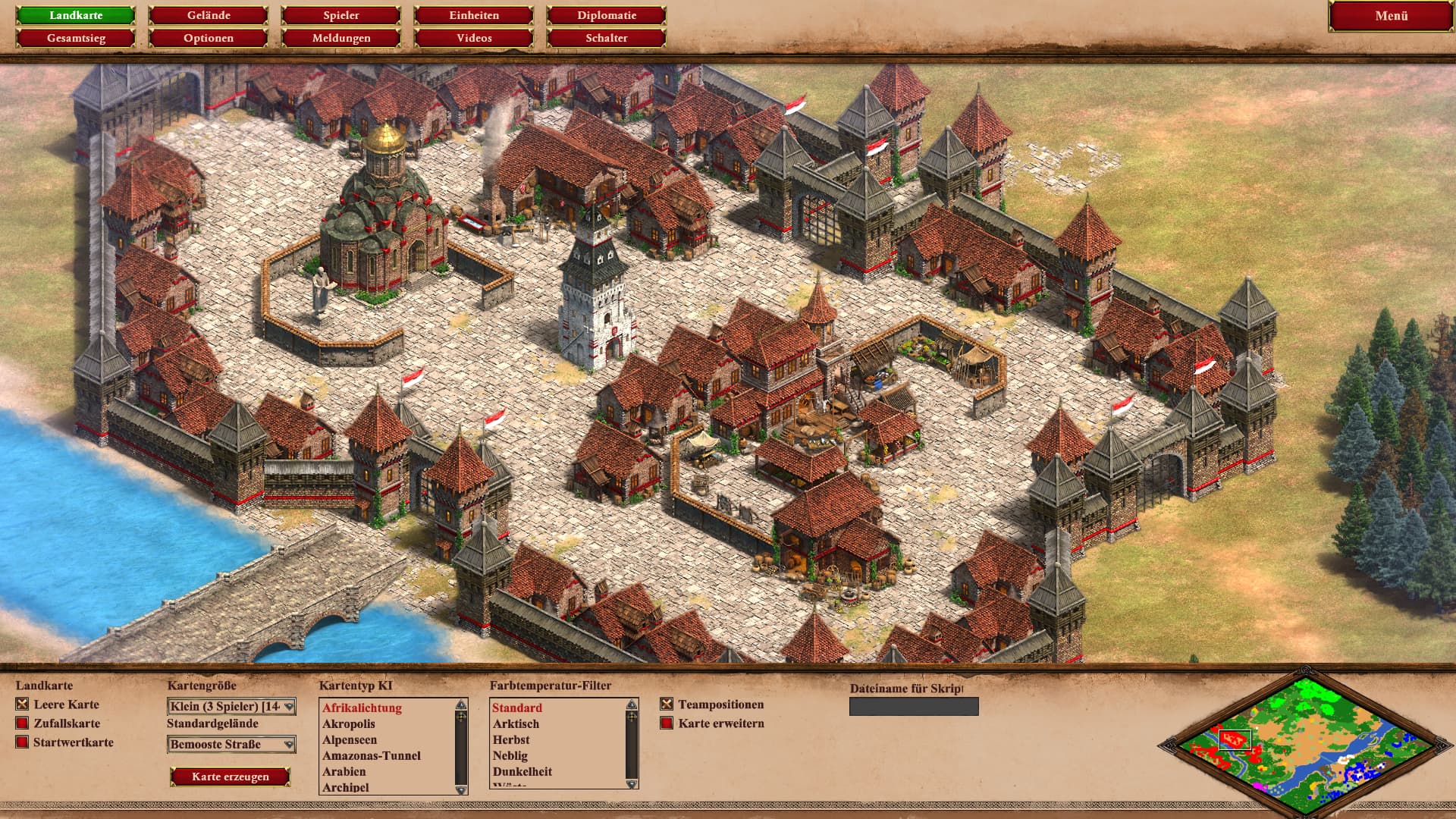Viewport: 1456px width, 819px height.
Task: Select the Startwertkarte option
Action: (x=23, y=742)
